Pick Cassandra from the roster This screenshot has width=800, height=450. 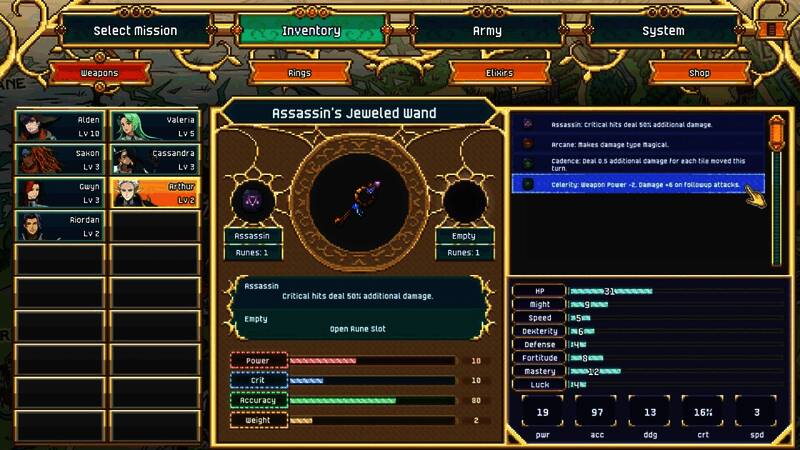[153, 160]
